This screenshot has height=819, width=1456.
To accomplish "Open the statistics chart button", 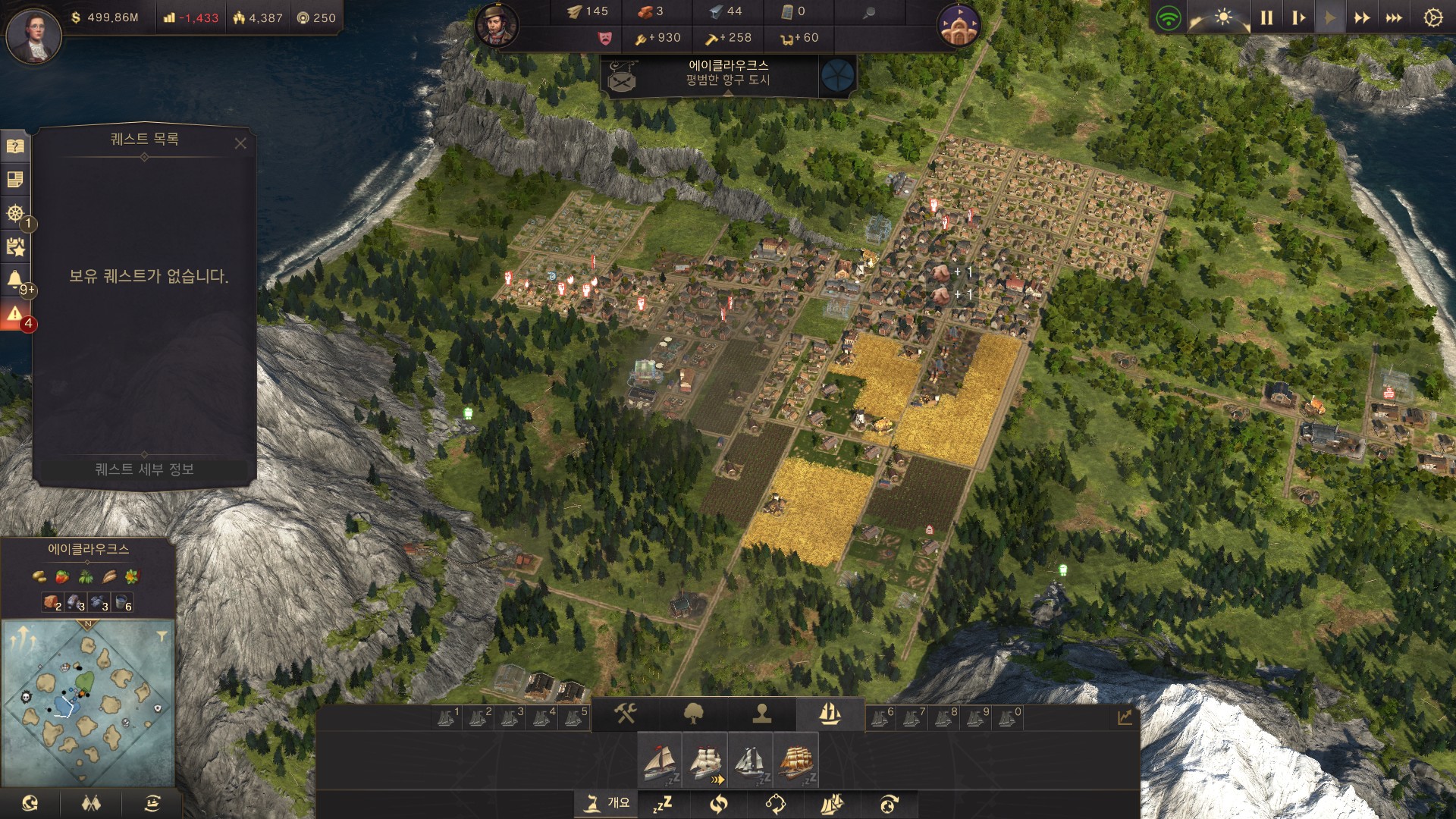I will [x=1125, y=717].
